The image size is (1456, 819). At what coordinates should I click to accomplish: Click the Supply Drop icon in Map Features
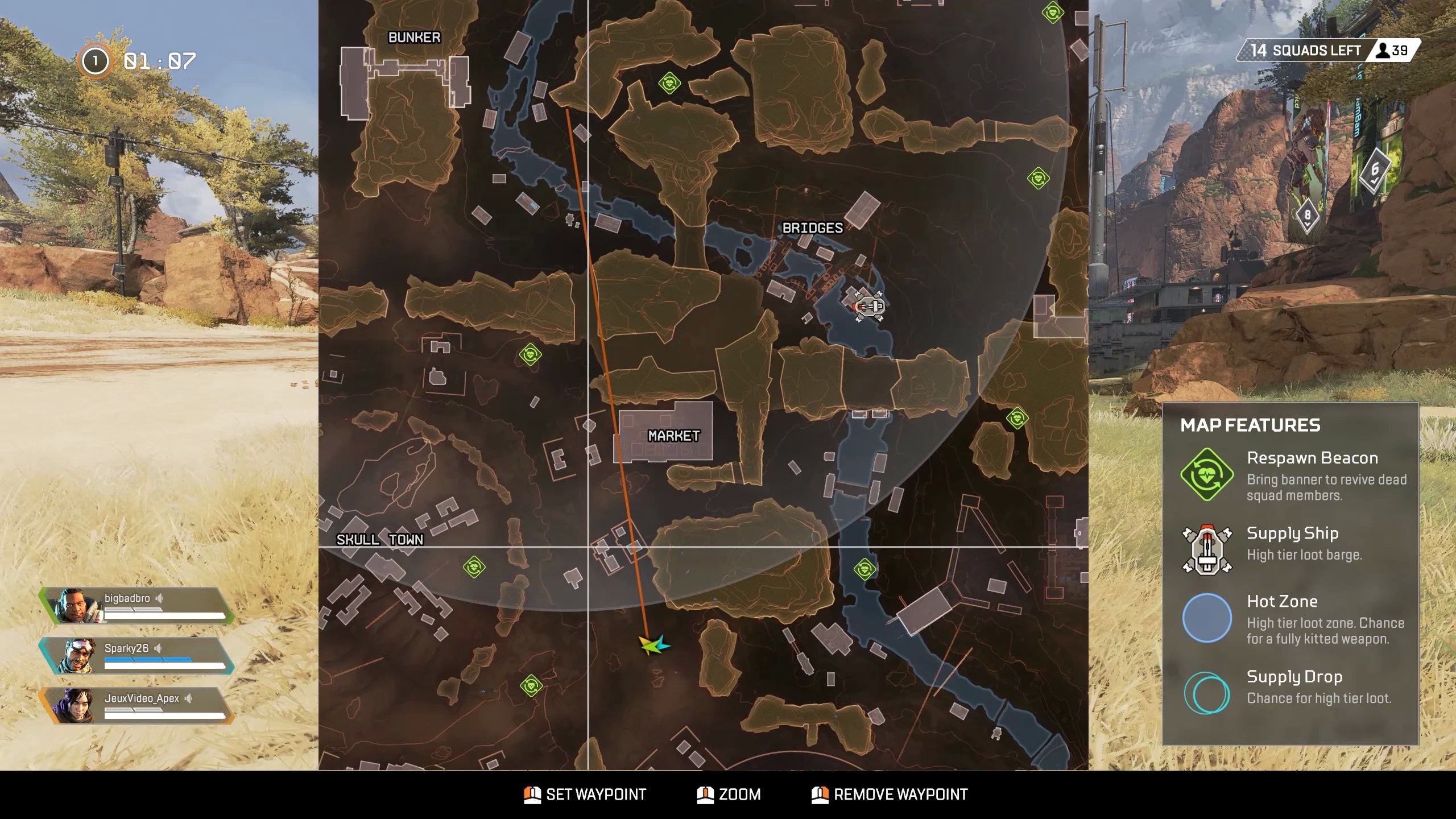pos(1208,693)
